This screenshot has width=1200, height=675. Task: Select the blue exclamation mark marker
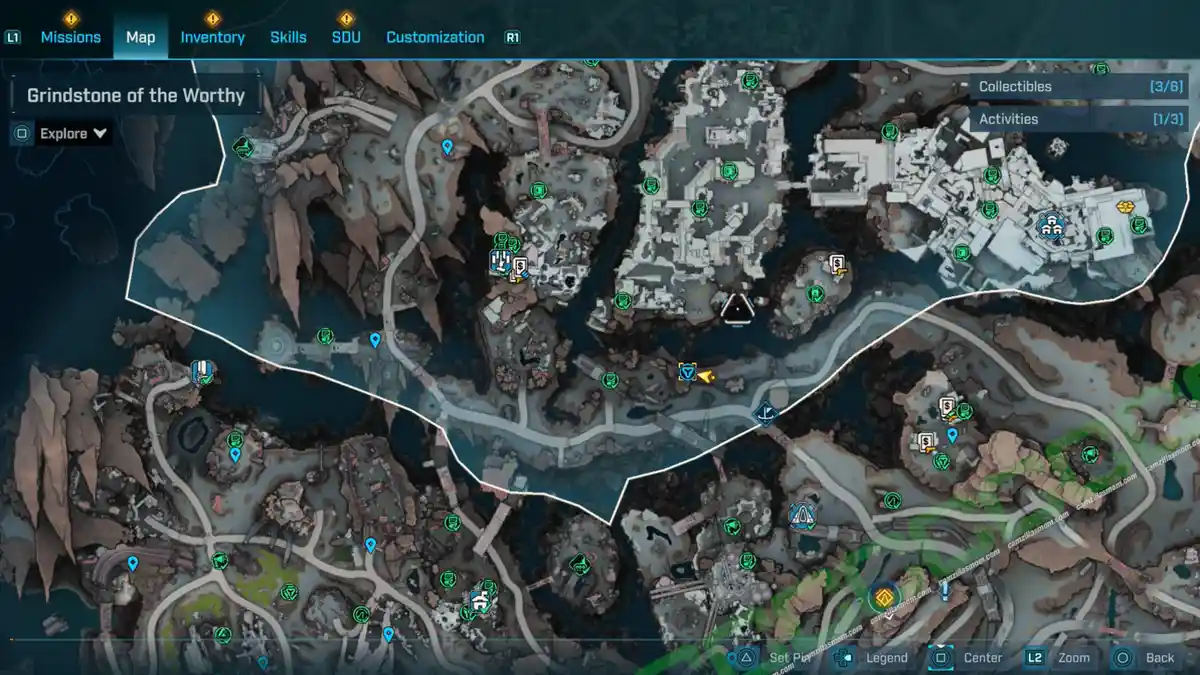pos(944,590)
